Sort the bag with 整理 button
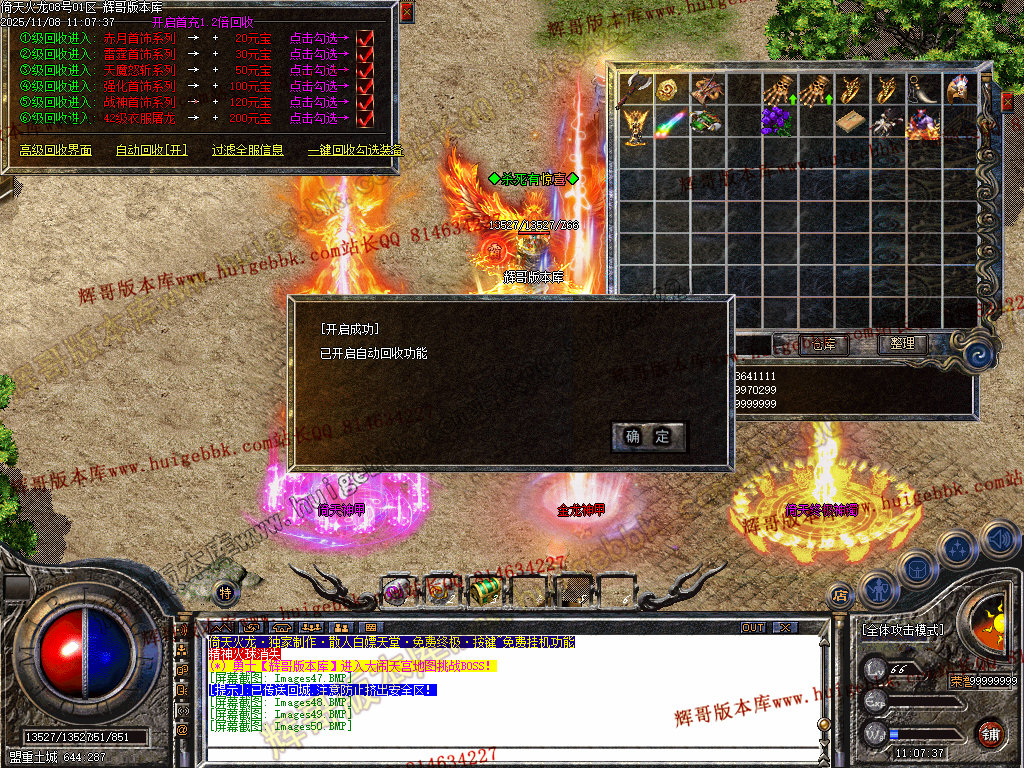Screen dimensions: 1024x768 pos(902,344)
